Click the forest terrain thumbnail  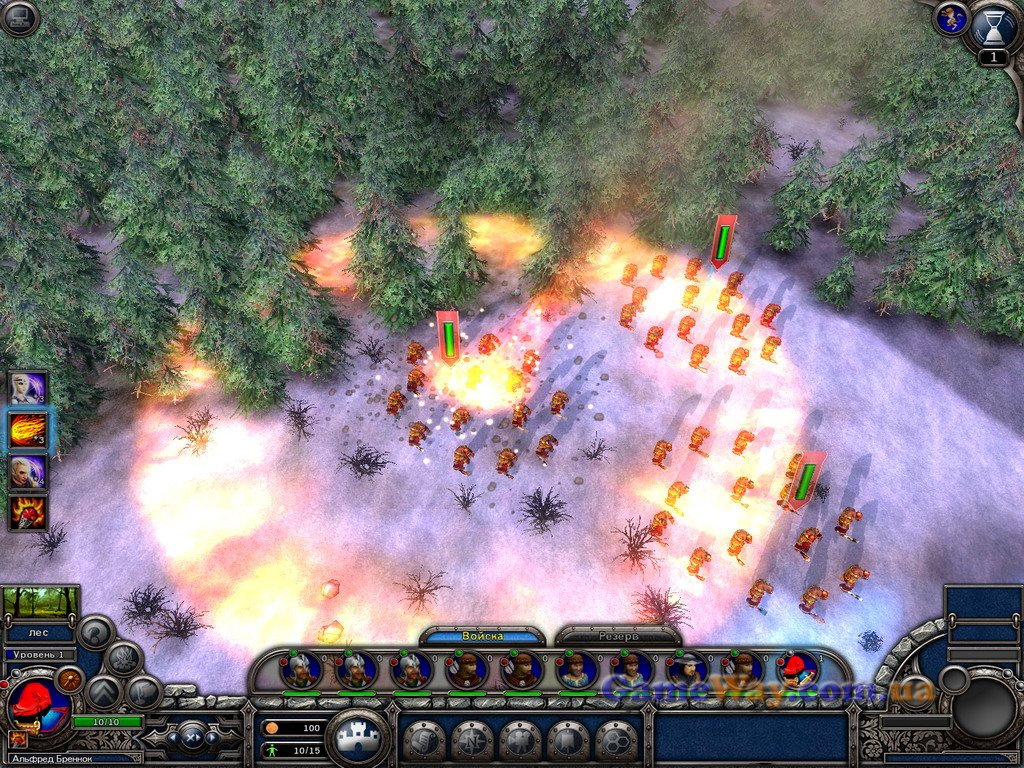tap(41, 602)
